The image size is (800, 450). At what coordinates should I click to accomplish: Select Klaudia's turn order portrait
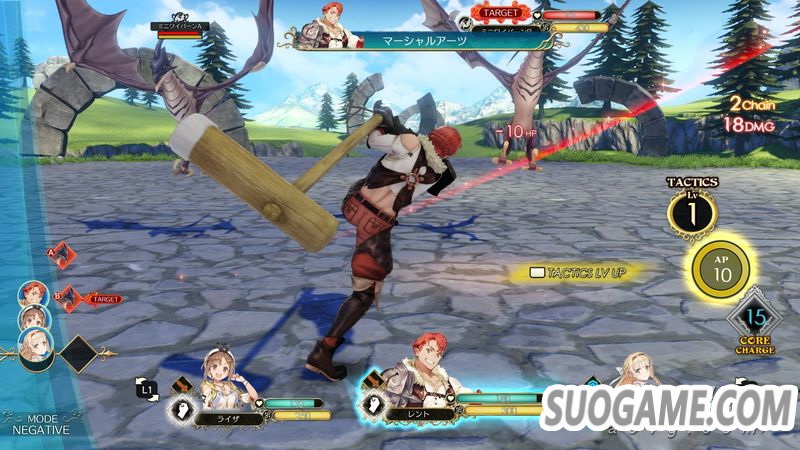[x=36, y=345]
